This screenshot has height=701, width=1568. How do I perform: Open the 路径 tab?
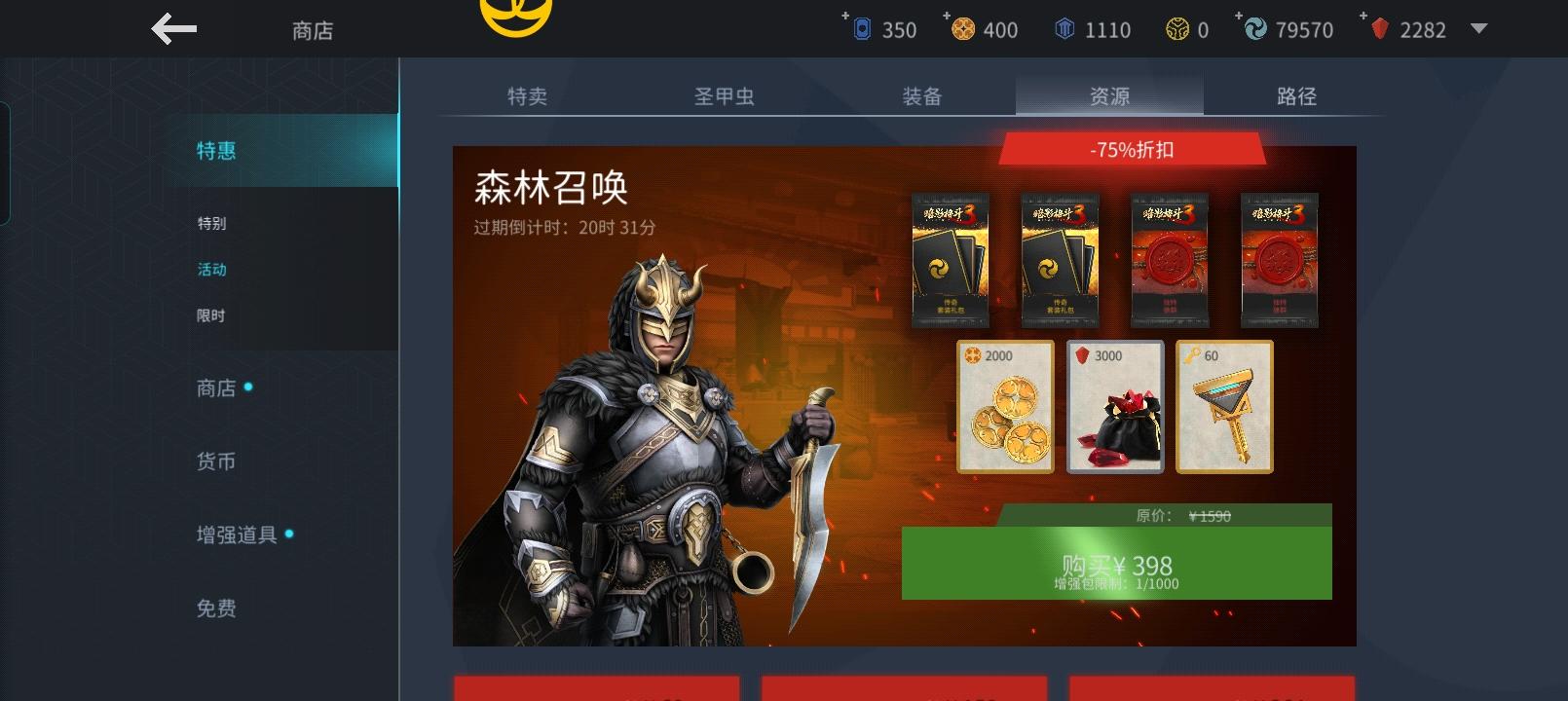pos(1297,96)
